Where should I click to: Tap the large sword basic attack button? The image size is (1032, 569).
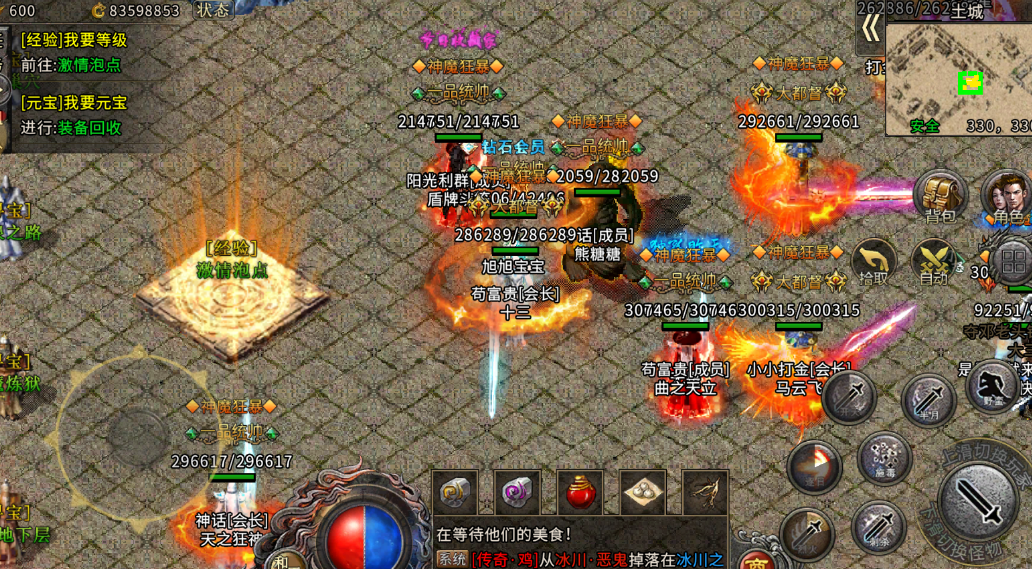tap(979, 502)
